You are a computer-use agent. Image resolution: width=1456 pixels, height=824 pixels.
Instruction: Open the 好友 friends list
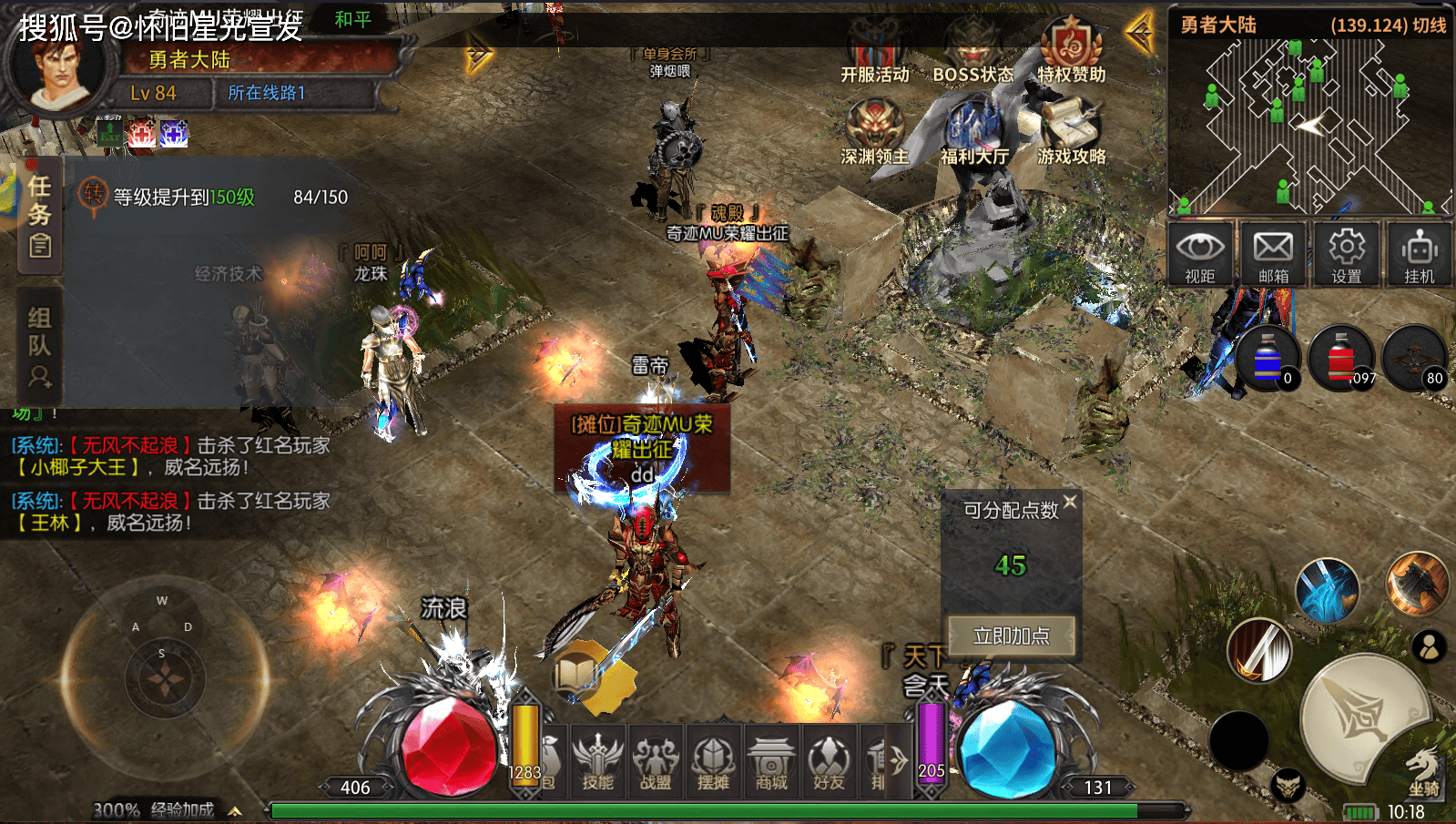829,762
